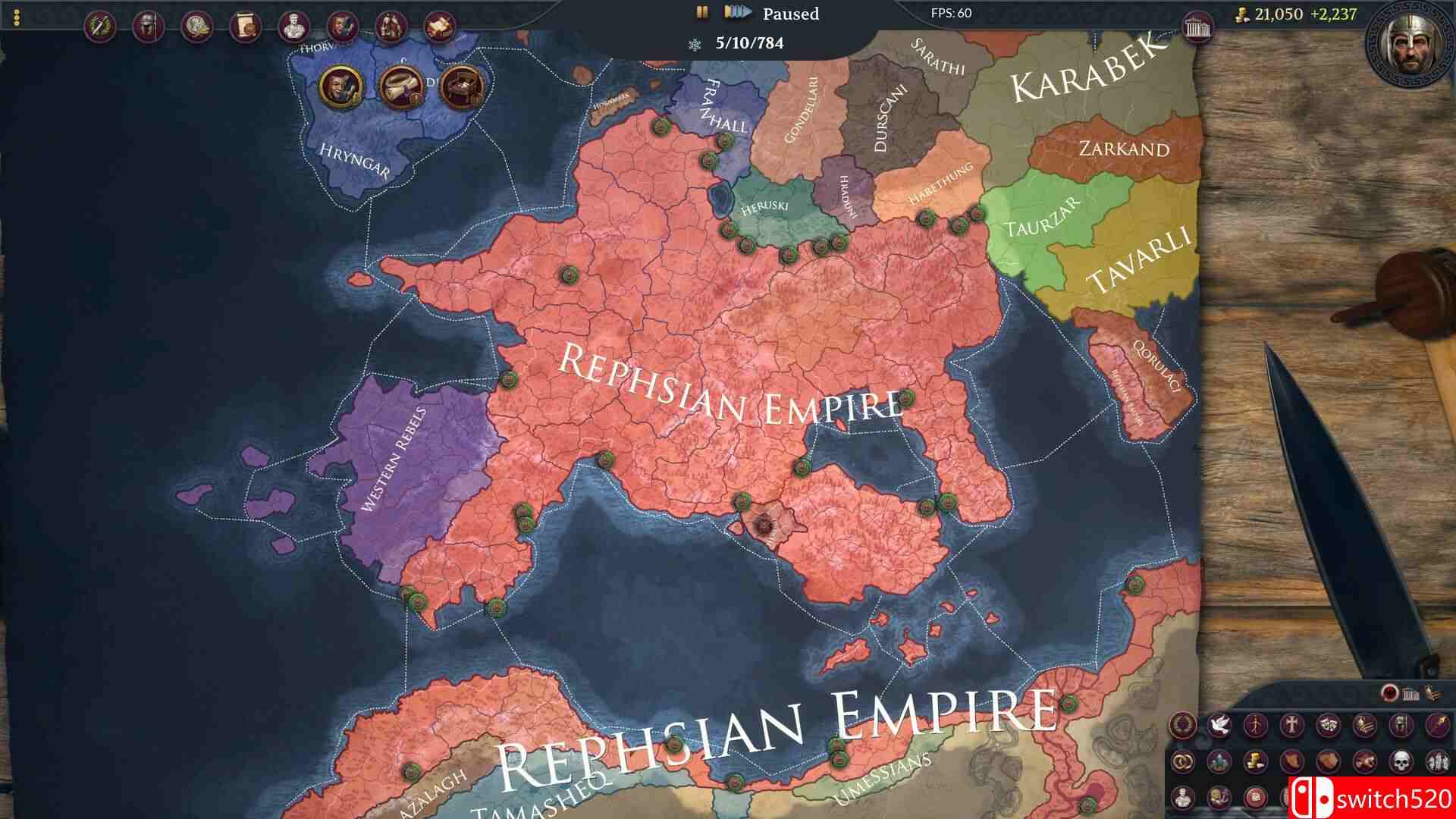Viewport: 1456px width, 819px height.
Task: Toggle the pause button to unpause
Action: 701,12
